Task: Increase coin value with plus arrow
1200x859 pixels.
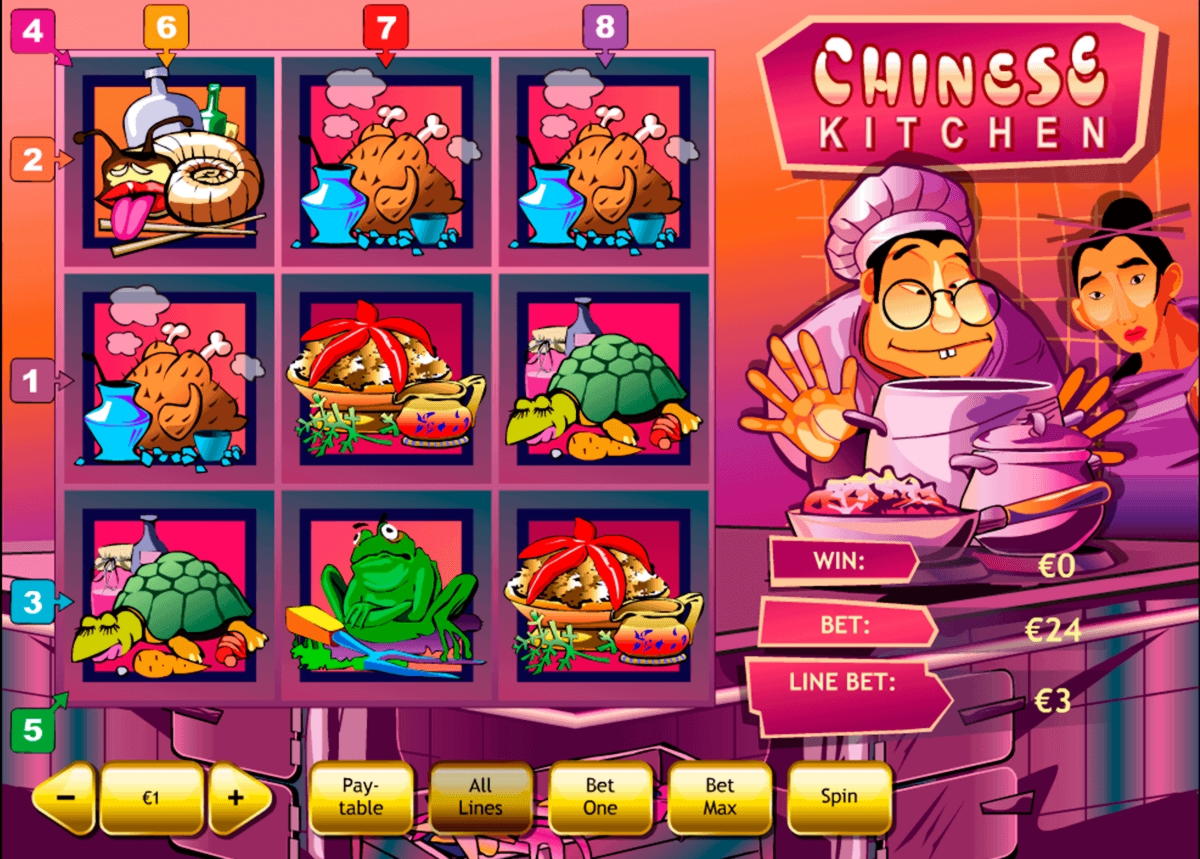Action: [x=238, y=798]
